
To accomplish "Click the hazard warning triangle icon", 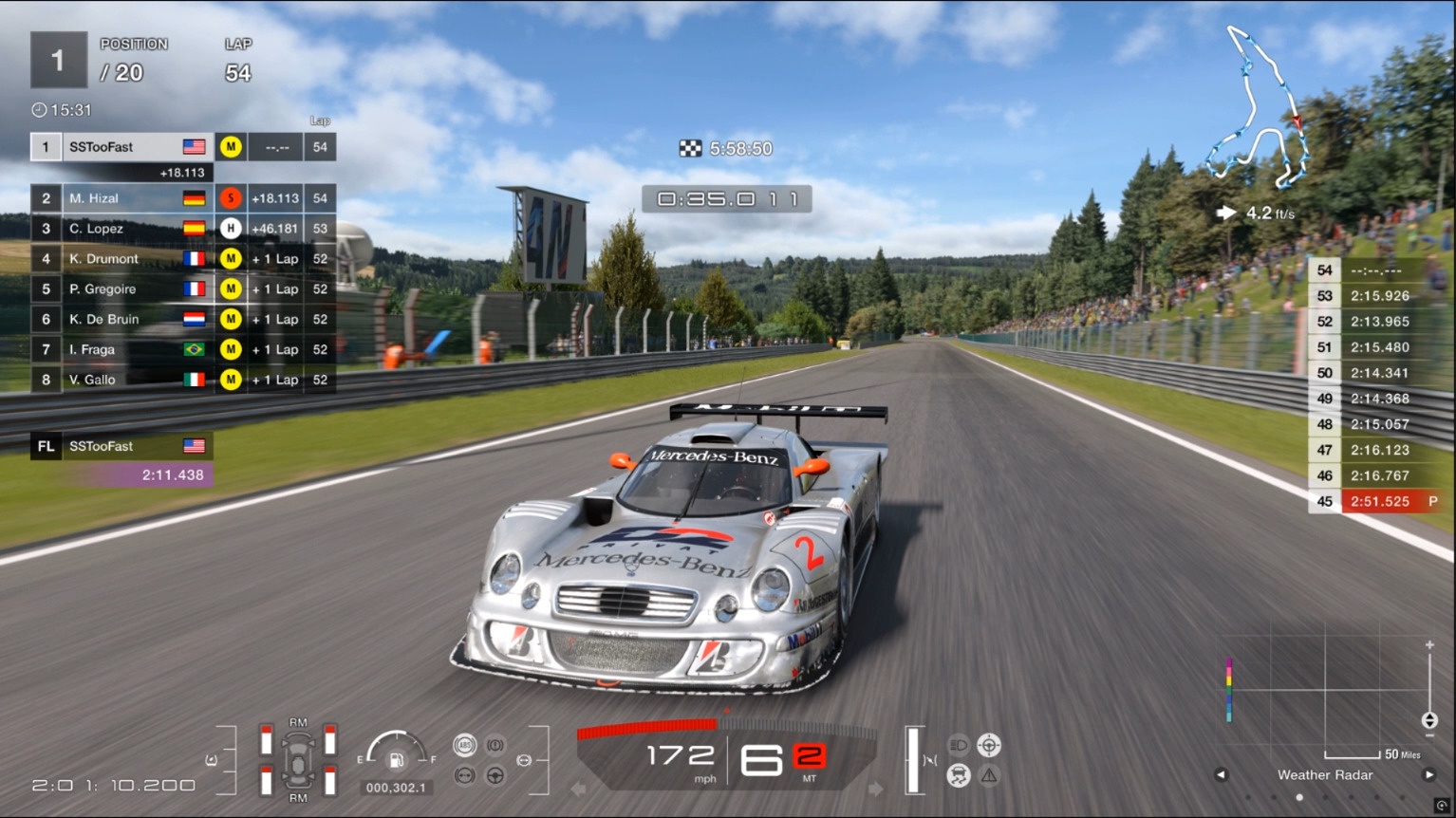I will 989,775.
